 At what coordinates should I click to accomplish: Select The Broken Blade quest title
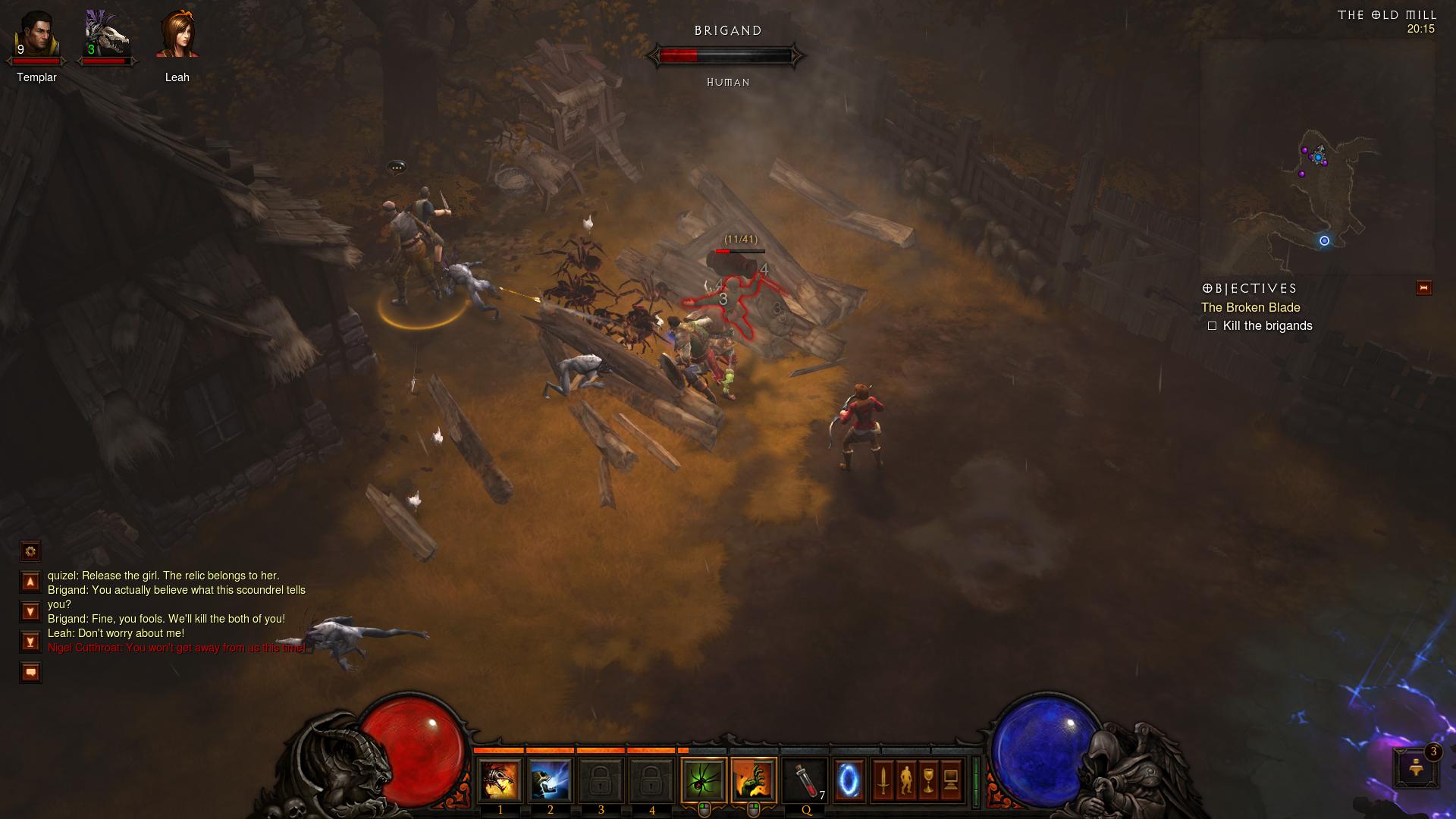(1250, 307)
